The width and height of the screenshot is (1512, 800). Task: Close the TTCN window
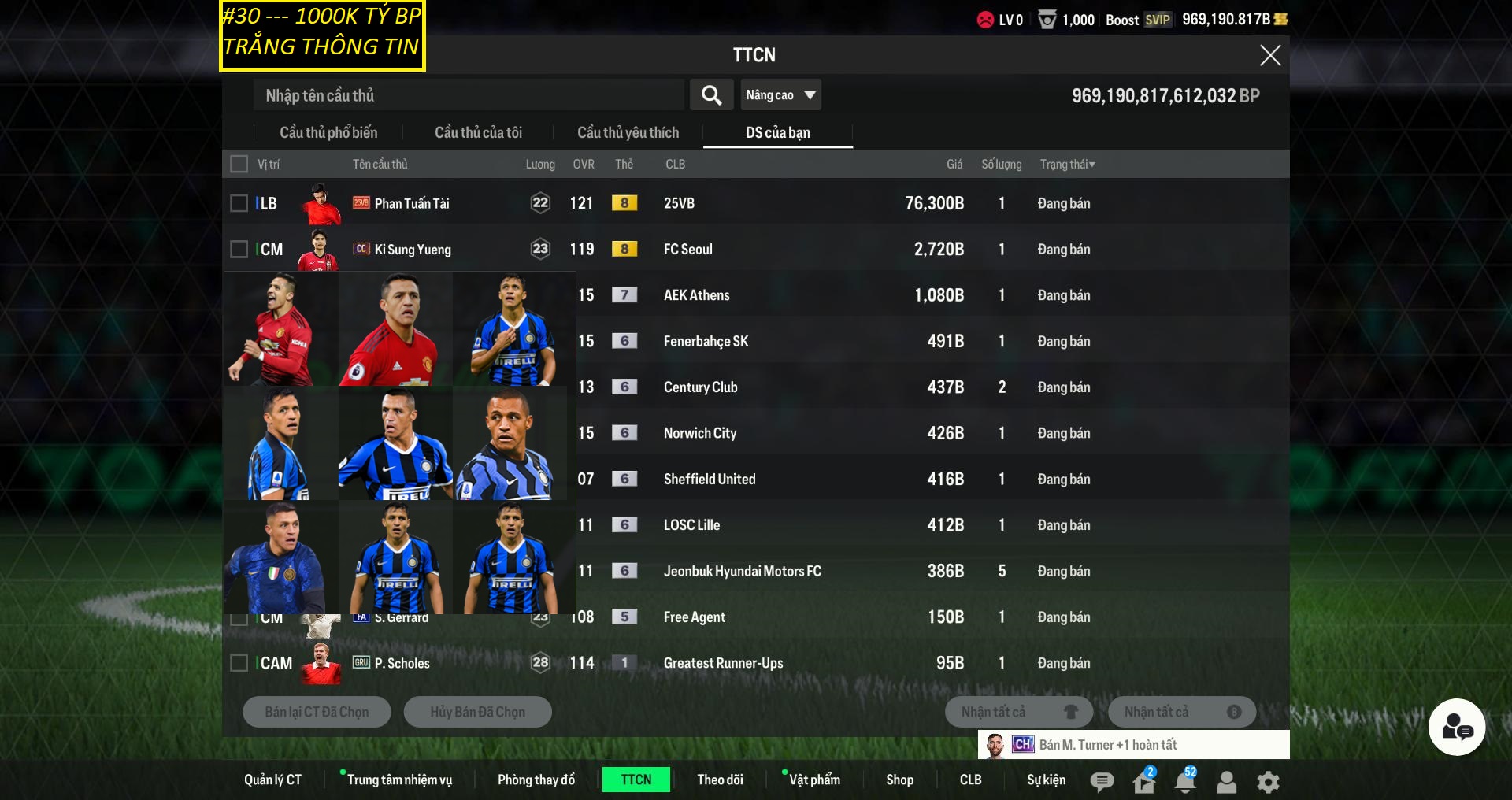tap(1269, 55)
